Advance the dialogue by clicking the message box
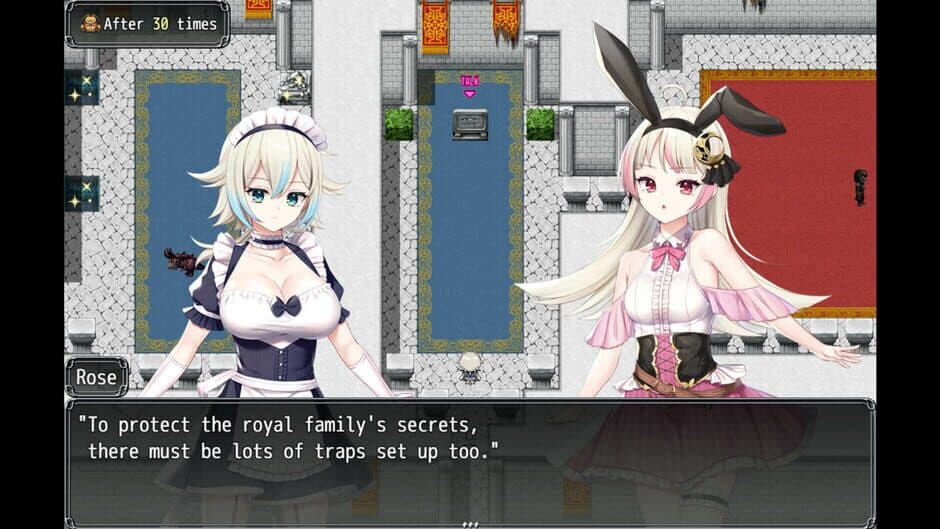Viewport: 940px width, 529px height. coord(470,461)
